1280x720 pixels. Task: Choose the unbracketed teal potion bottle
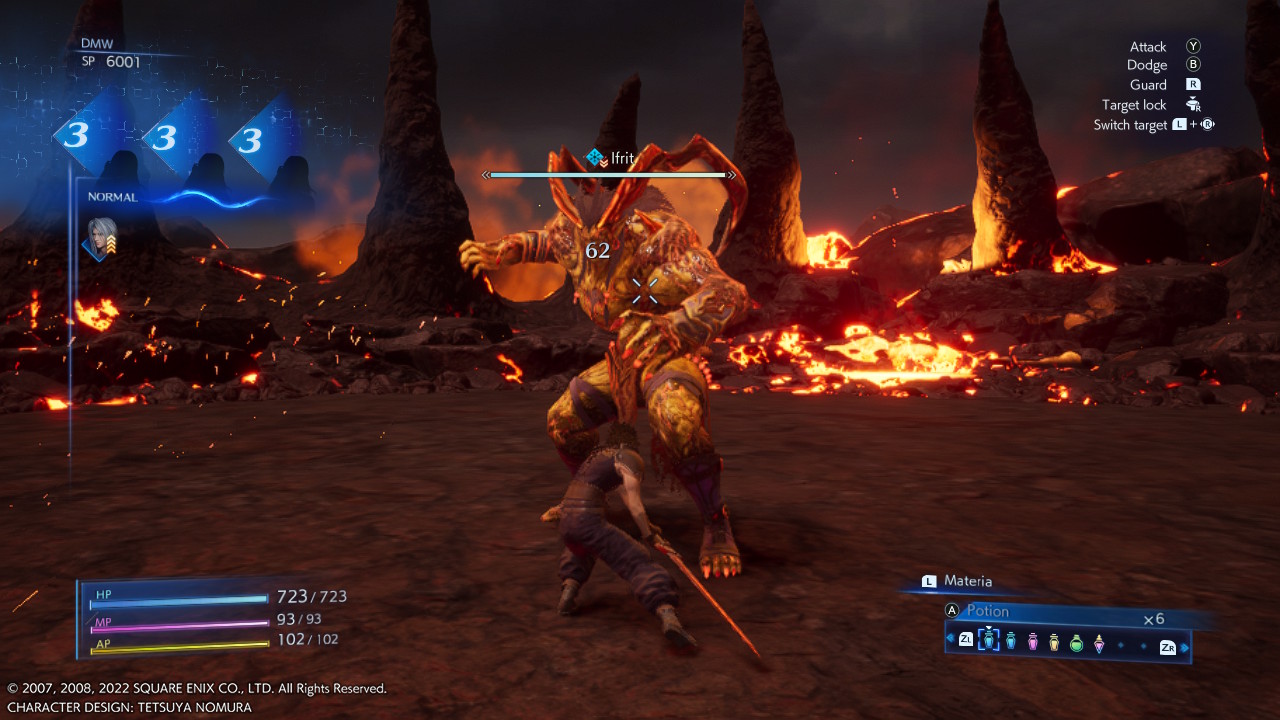pos(1011,641)
